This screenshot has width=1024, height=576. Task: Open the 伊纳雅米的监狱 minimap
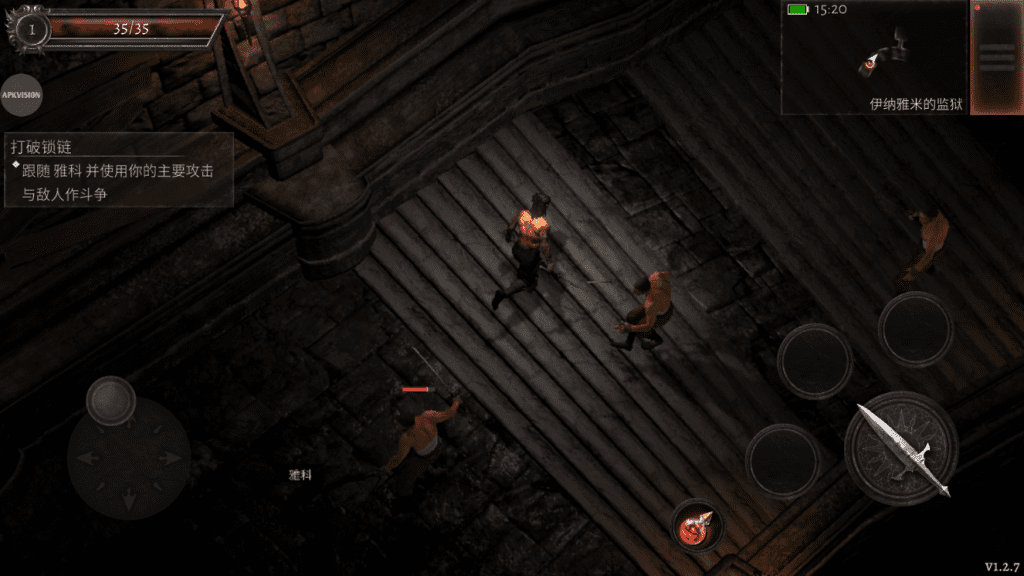tap(875, 58)
